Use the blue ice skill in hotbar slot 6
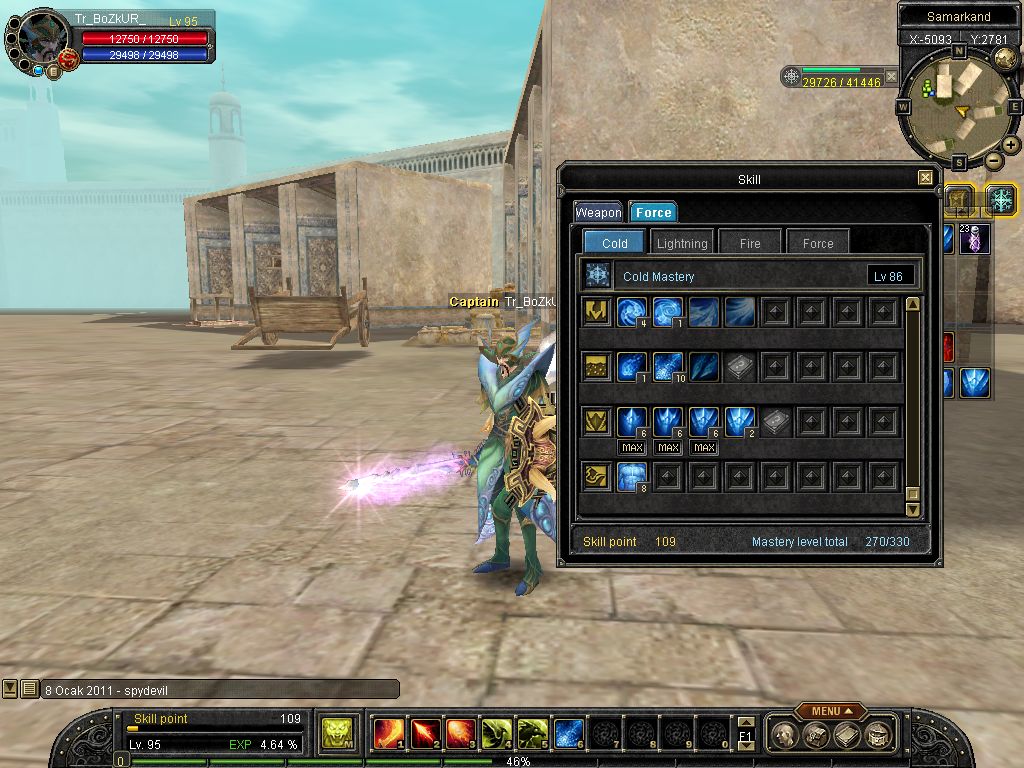The width and height of the screenshot is (1024, 768). (x=569, y=735)
